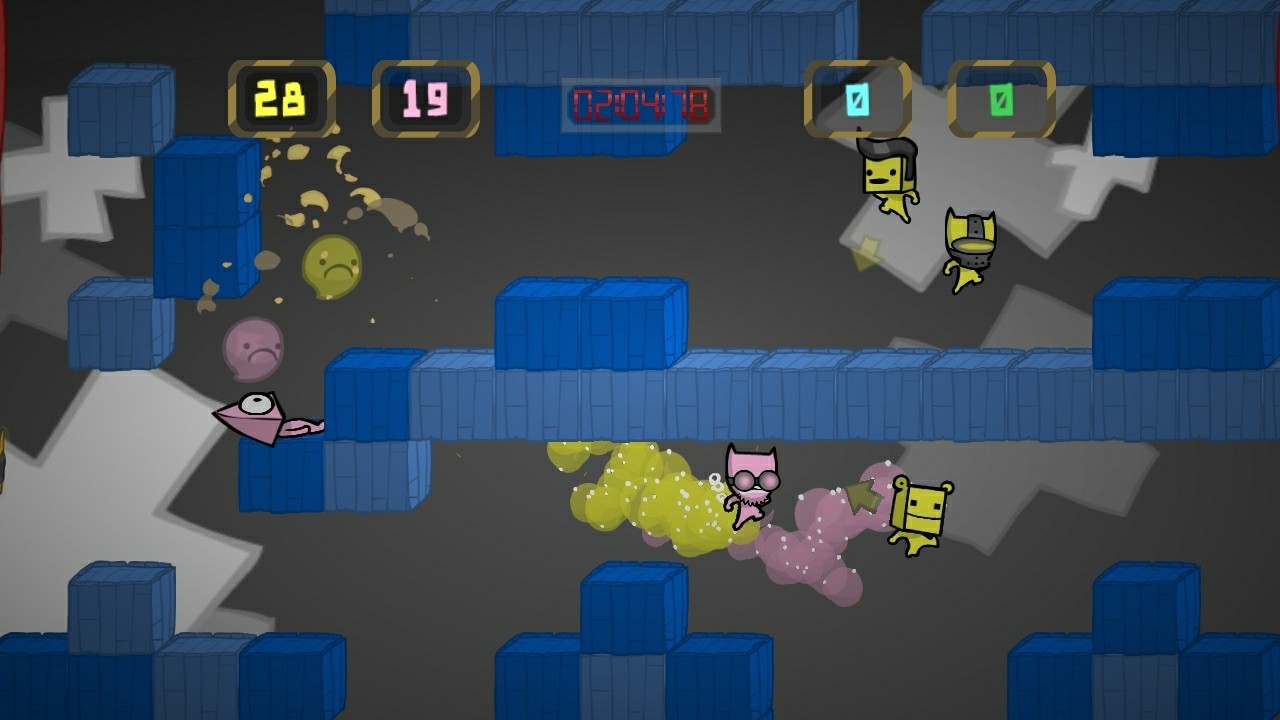Click the cyan score counter showing 0
Screen dimensions: 1280x720
click(856, 99)
